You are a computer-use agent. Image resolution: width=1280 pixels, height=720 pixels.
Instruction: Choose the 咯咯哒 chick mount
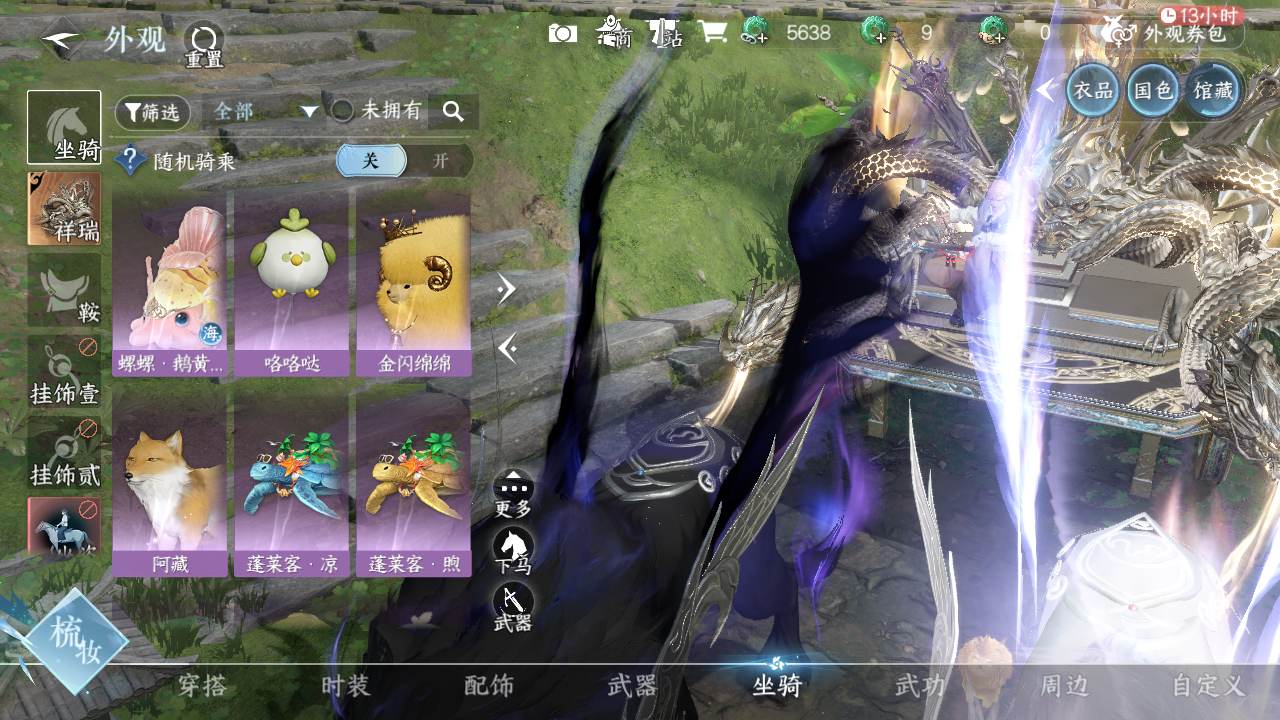point(291,284)
